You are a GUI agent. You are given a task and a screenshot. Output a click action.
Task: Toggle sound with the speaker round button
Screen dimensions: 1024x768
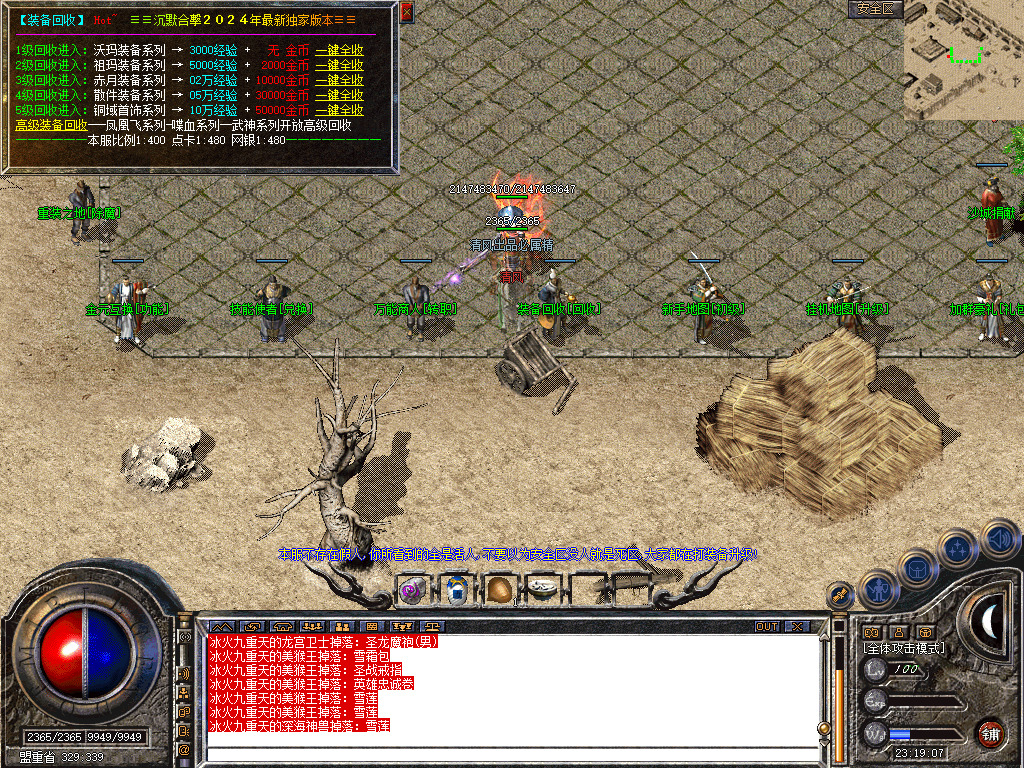[x=998, y=538]
